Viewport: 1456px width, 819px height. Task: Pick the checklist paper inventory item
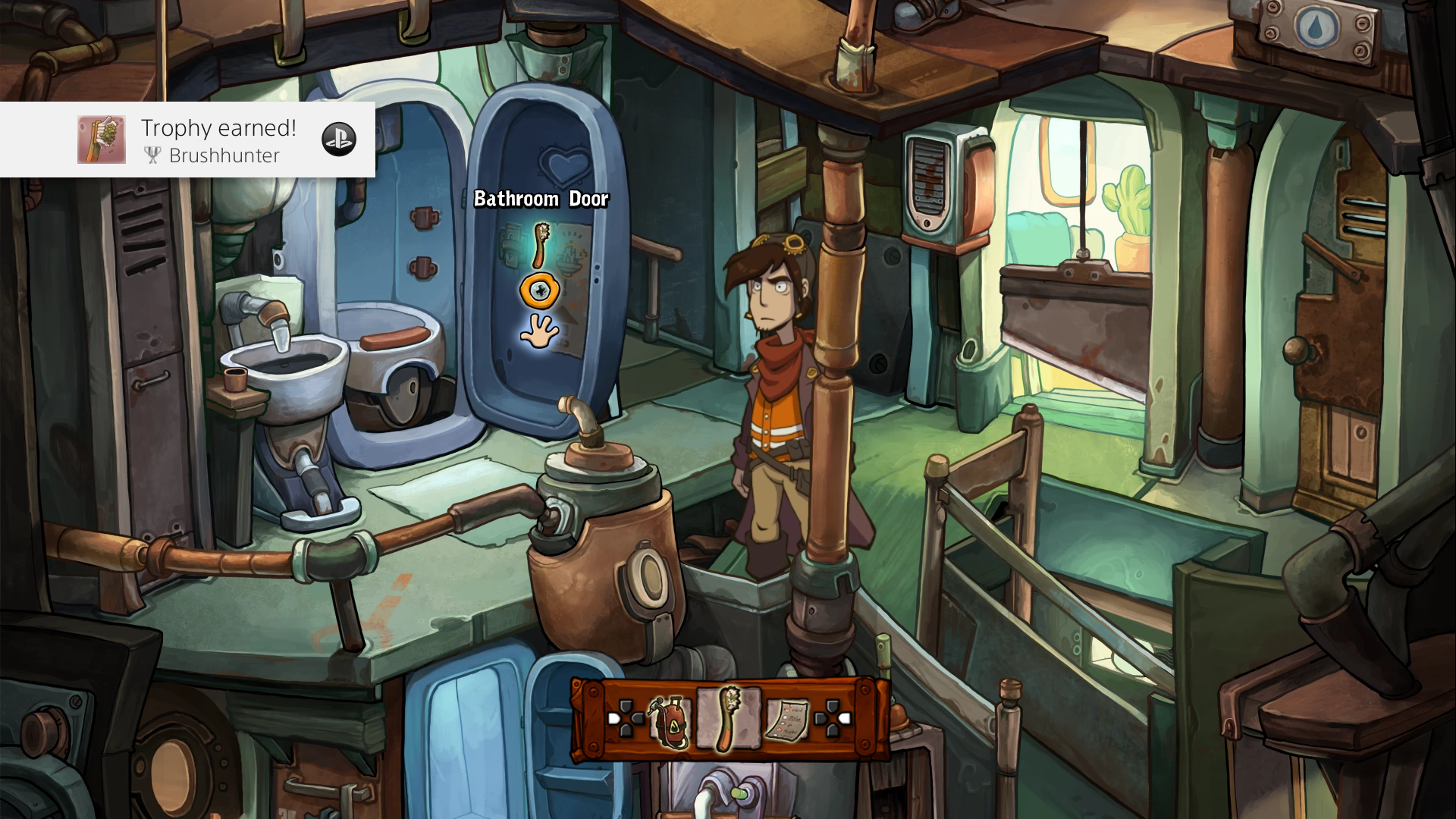point(786,720)
